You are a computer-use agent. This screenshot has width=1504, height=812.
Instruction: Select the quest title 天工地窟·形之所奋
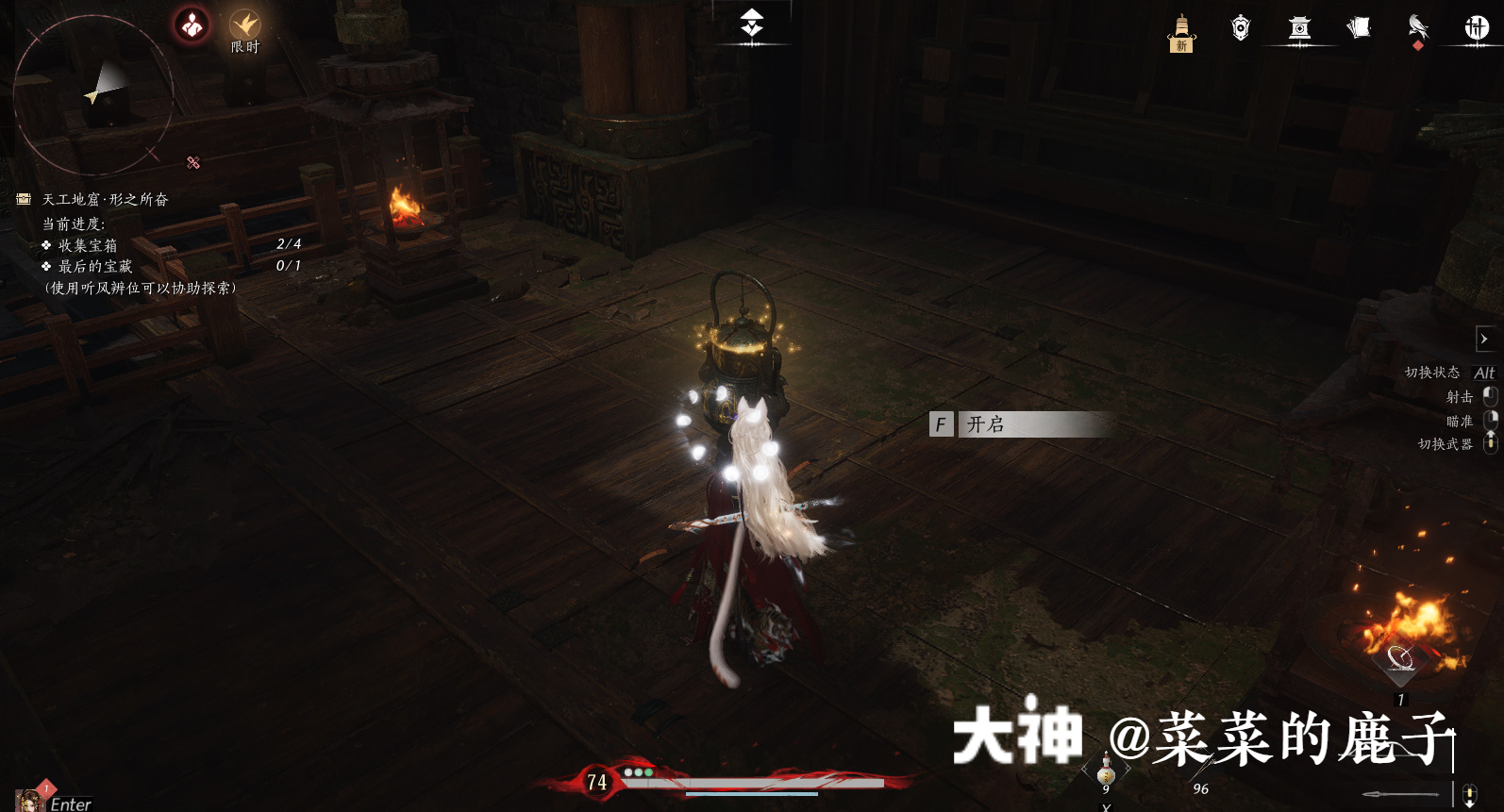pyautogui.click(x=107, y=199)
